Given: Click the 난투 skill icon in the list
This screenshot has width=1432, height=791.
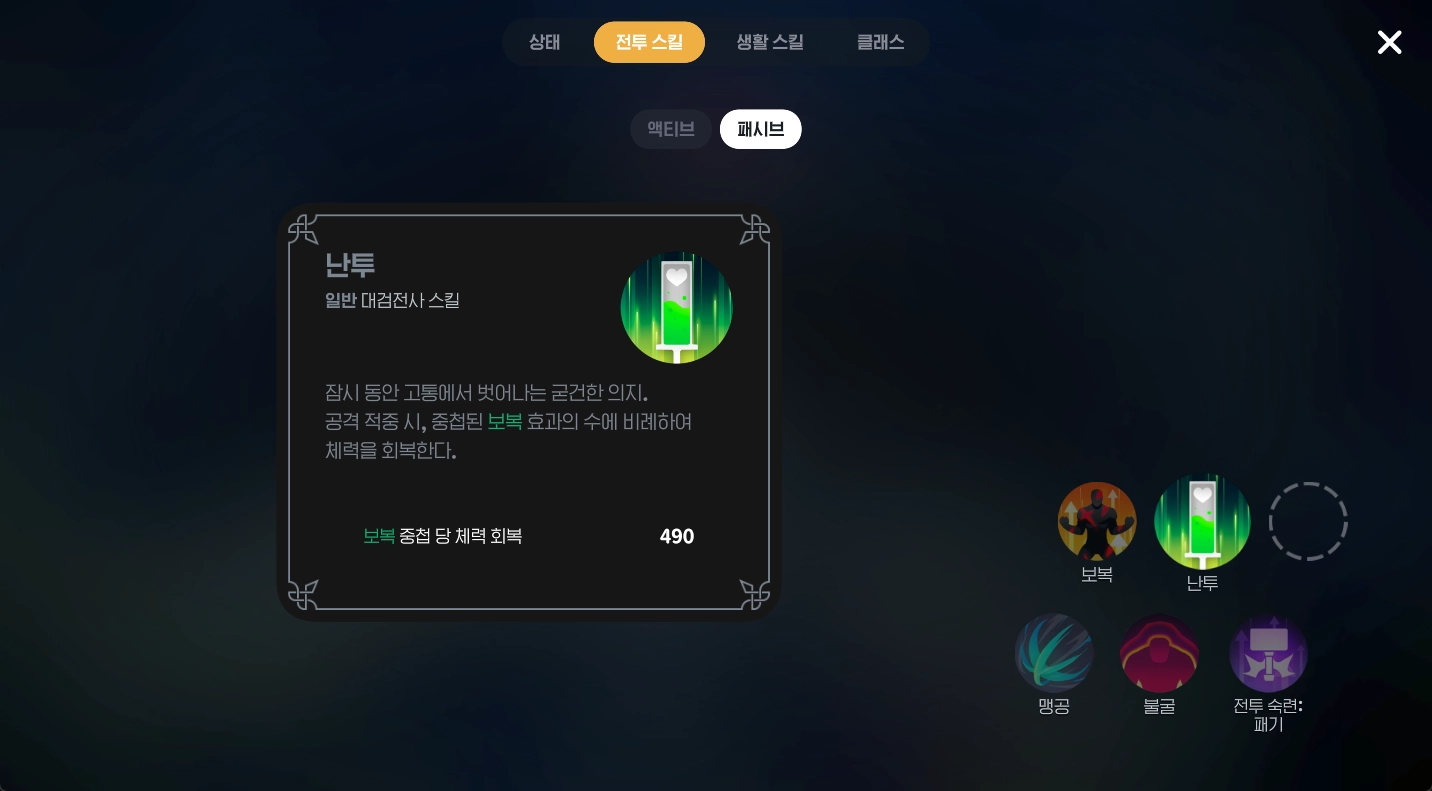Looking at the screenshot, I should 1202,521.
